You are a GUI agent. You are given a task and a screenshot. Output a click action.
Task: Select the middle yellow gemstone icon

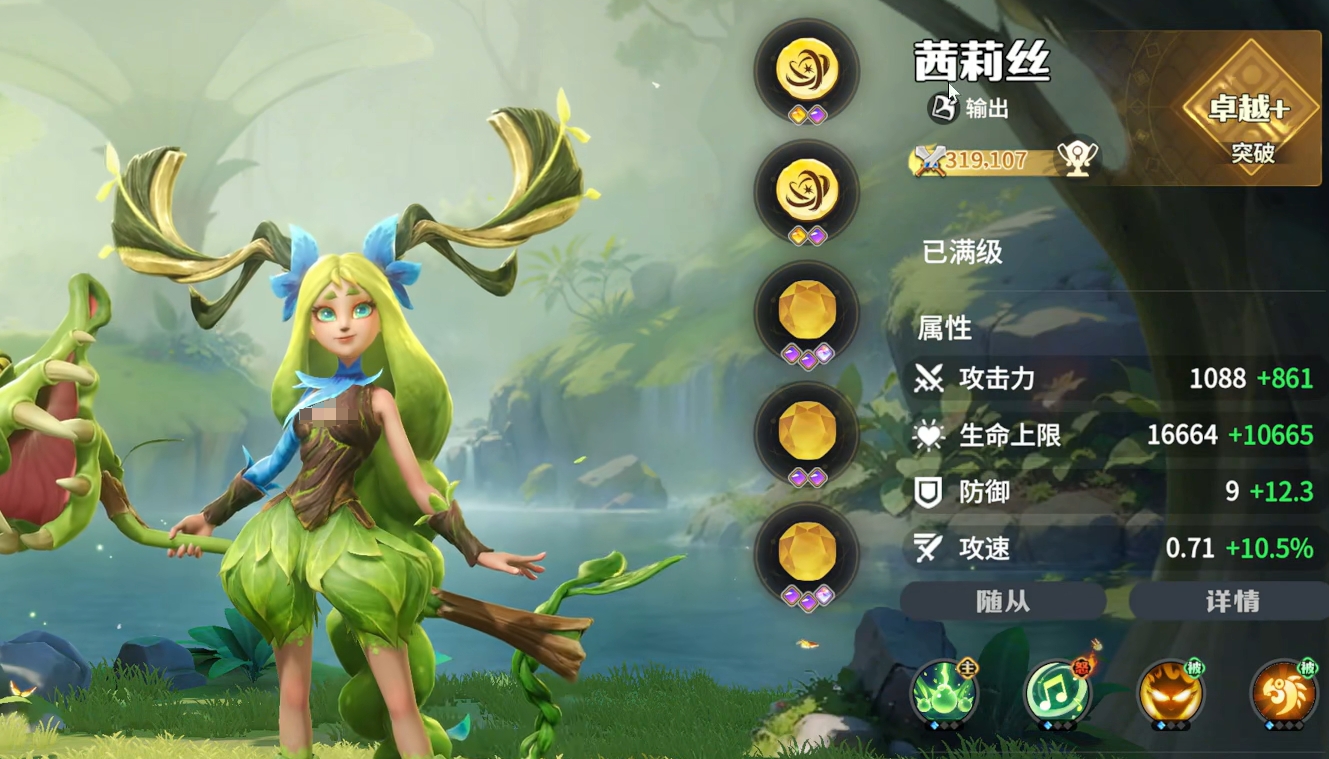coord(807,430)
